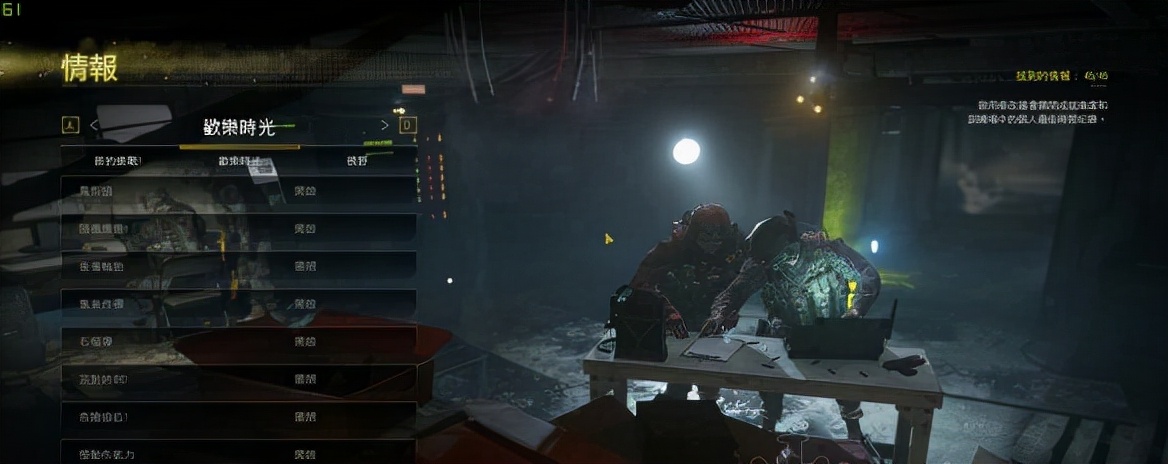Screen dimensions: 1168x464
Task: Open the last tab under 歡樂時光
Action: [357, 161]
